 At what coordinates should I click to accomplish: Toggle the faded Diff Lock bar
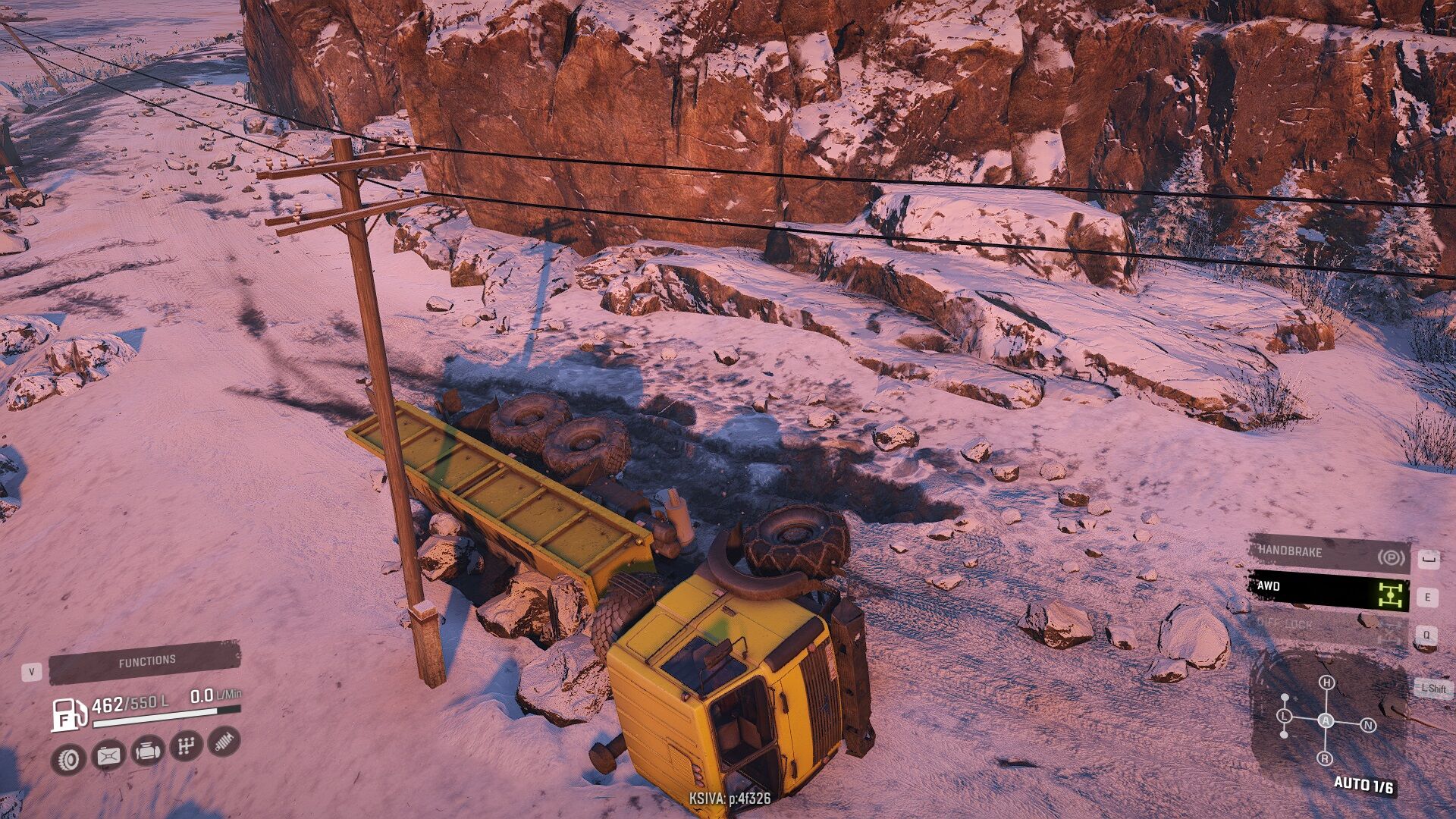(x=1329, y=626)
